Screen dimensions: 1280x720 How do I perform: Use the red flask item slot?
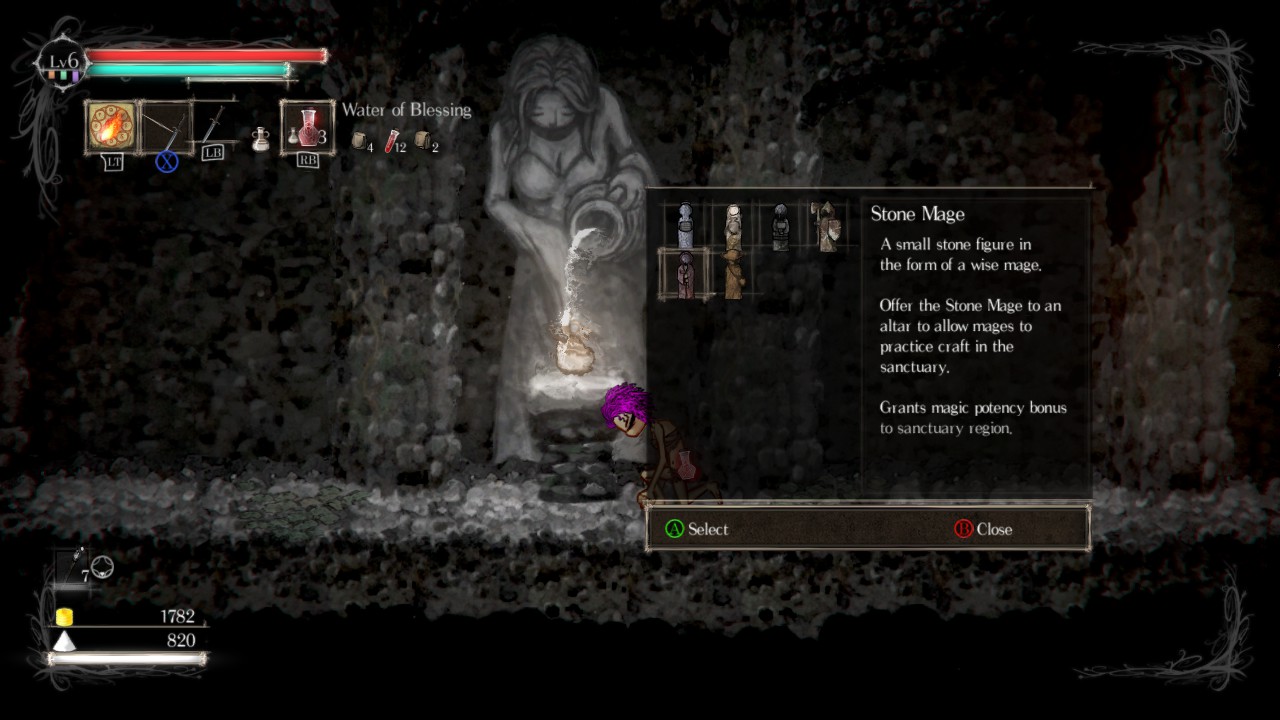click(308, 128)
